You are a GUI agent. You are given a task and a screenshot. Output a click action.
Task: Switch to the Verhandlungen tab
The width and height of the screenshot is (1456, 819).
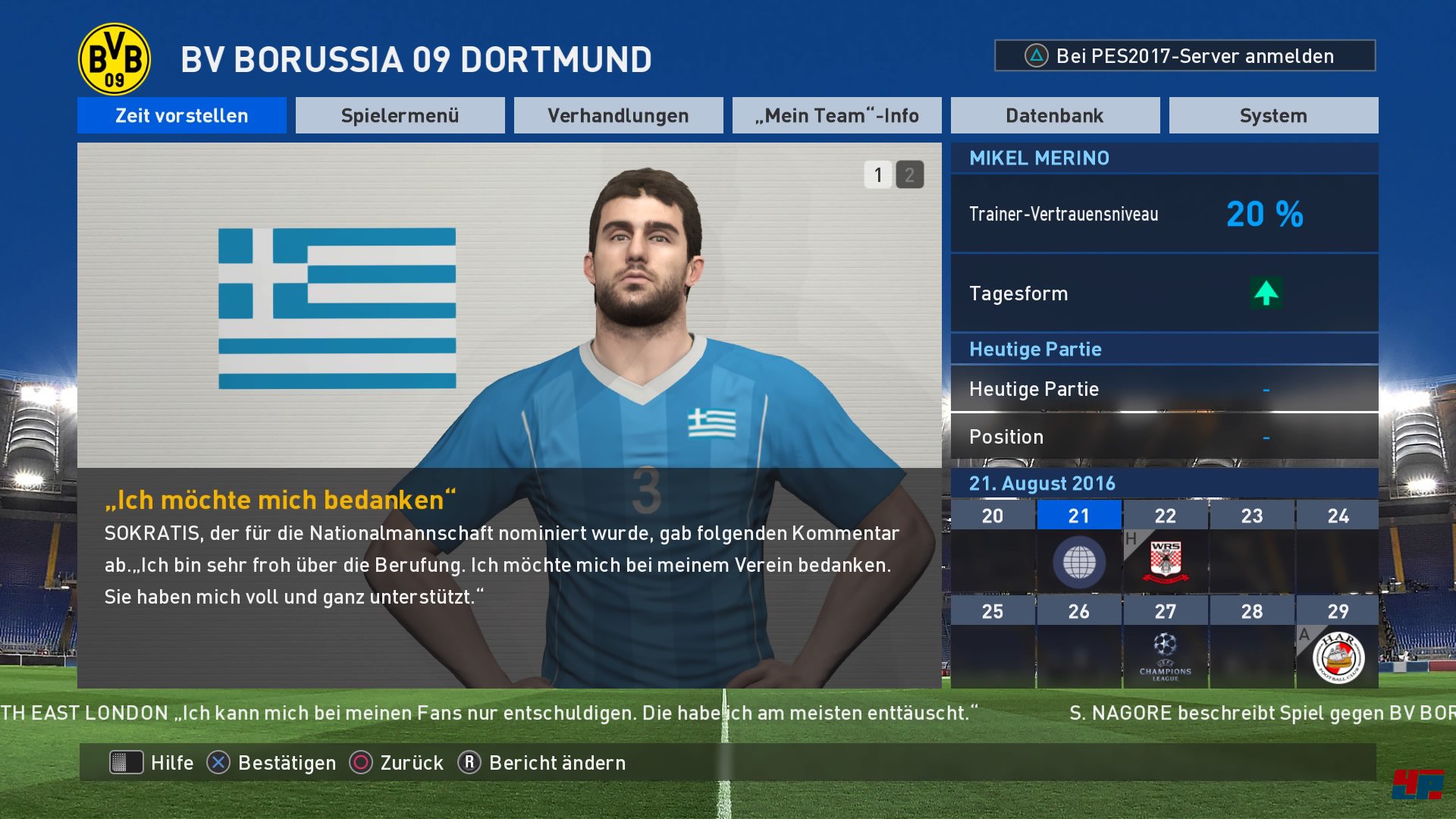[x=618, y=115]
